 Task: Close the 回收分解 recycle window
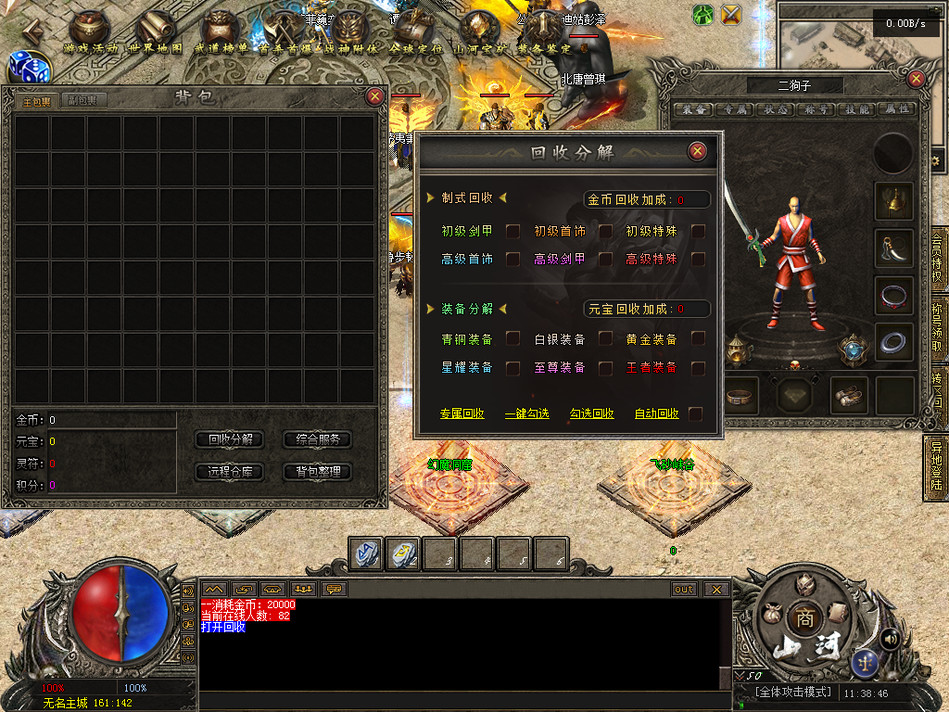(x=697, y=151)
